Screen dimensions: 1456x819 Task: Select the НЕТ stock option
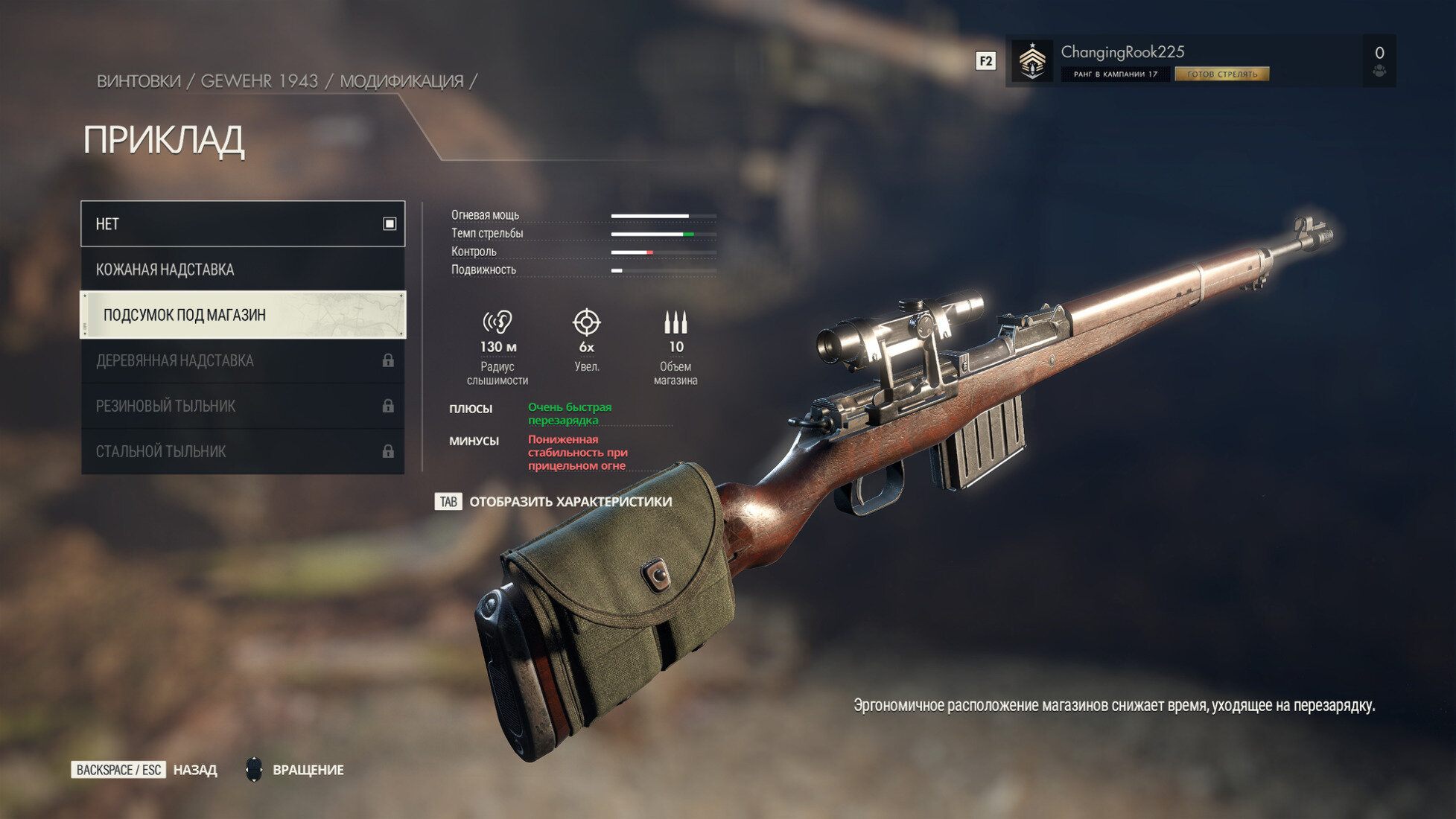[x=243, y=223]
